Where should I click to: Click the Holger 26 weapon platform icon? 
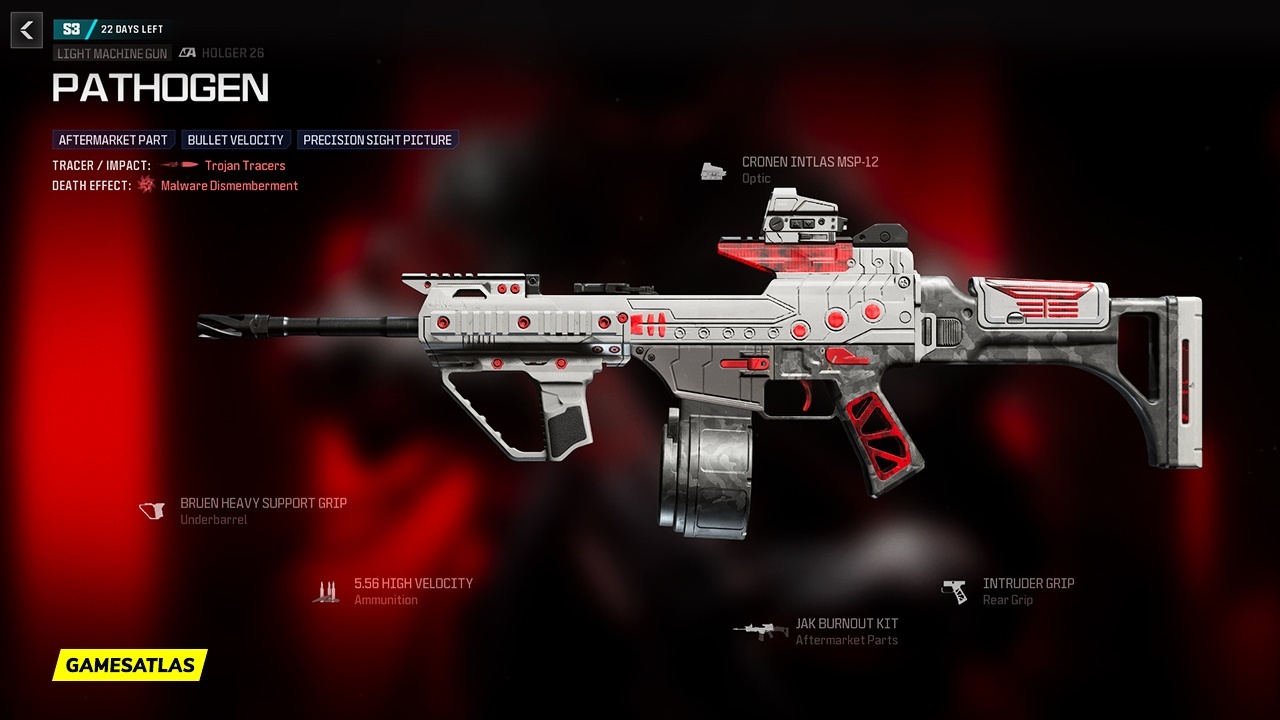click(x=186, y=52)
